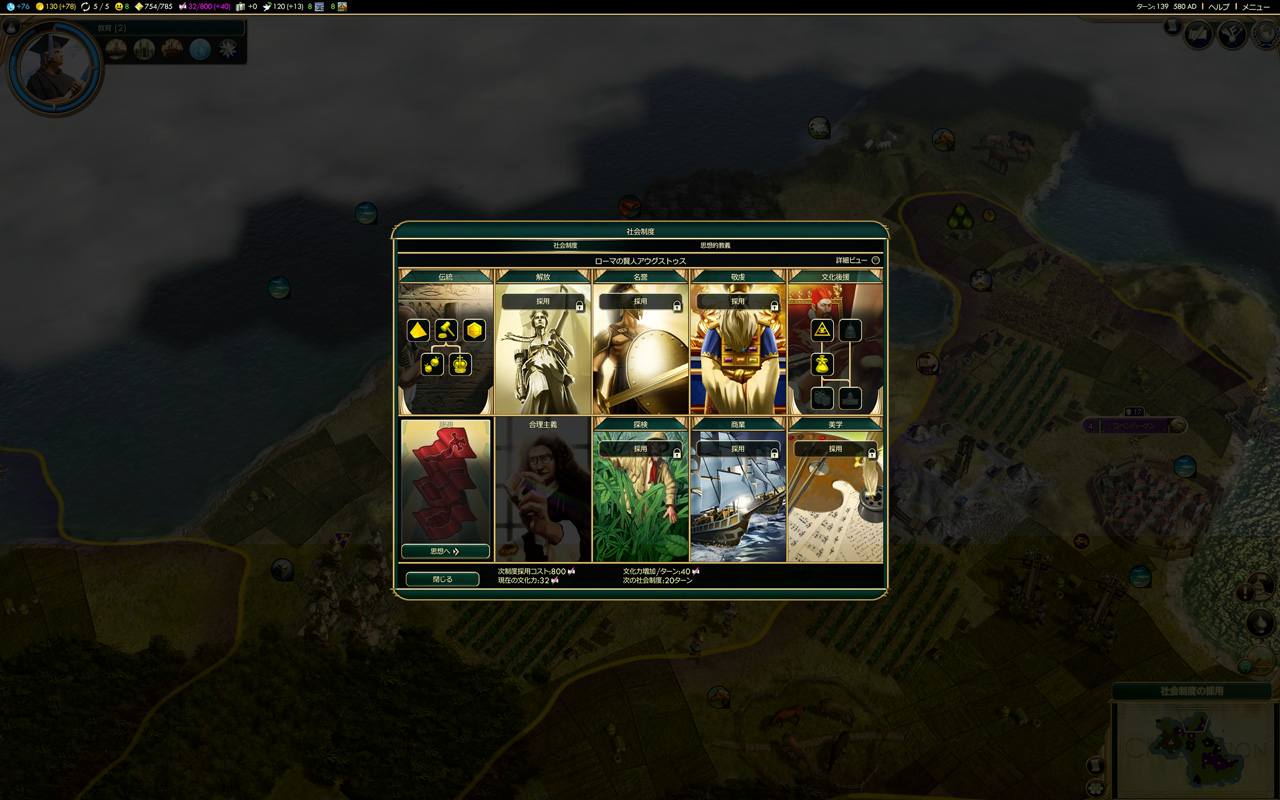Select the yellow pyramid policy in 伝統

pyautogui.click(x=418, y=330)
